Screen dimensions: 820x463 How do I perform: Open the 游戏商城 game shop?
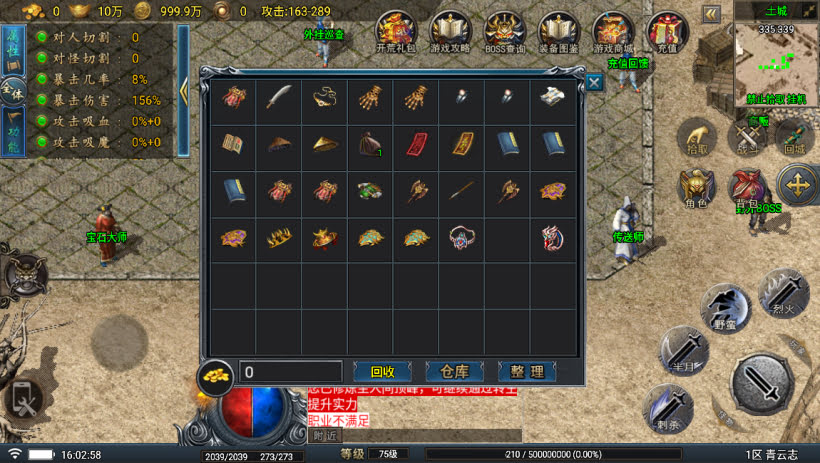pos(612,32)
